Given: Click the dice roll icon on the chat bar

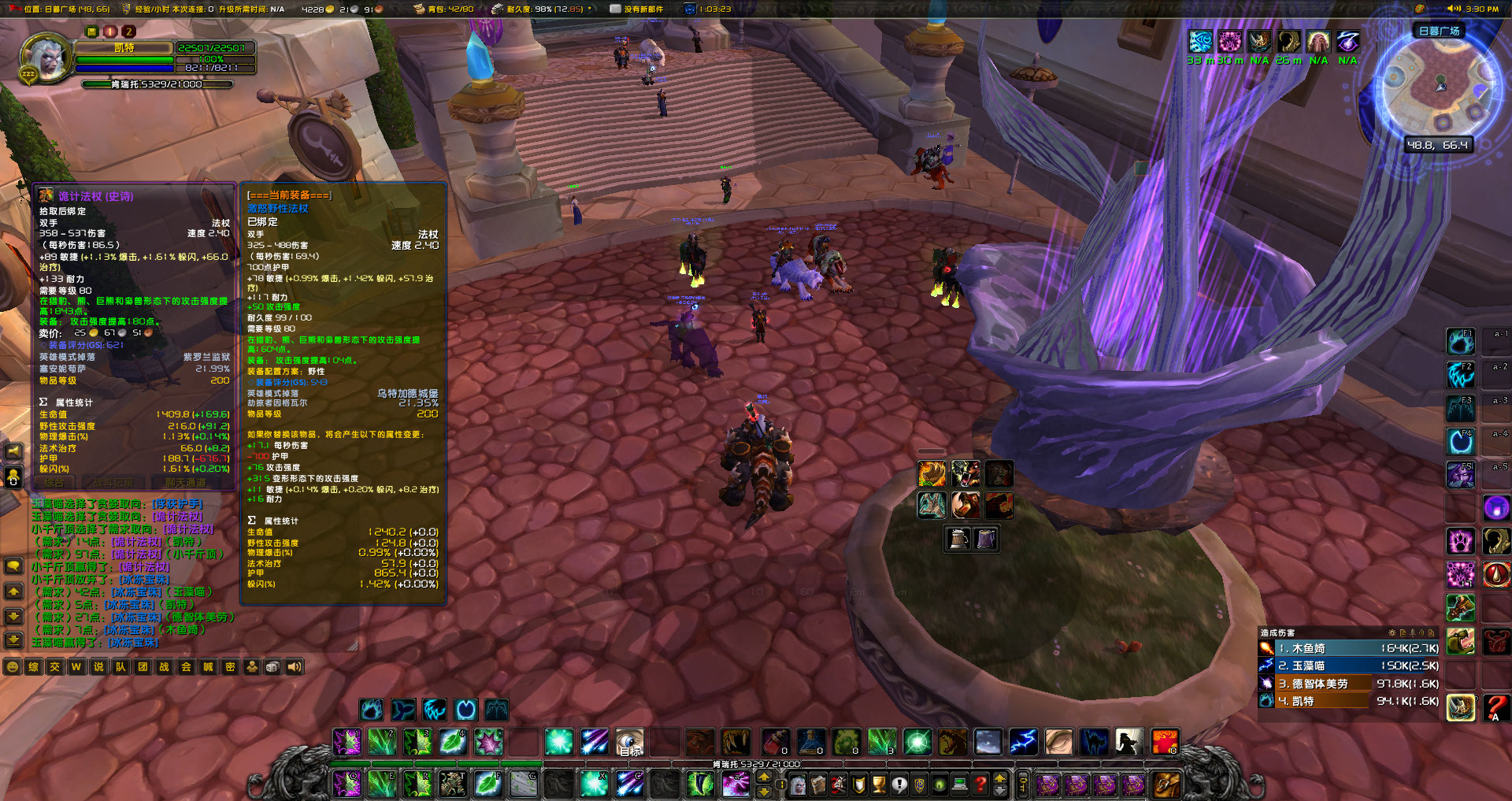Looking at the screenshot, I should [x=272, y=666].
